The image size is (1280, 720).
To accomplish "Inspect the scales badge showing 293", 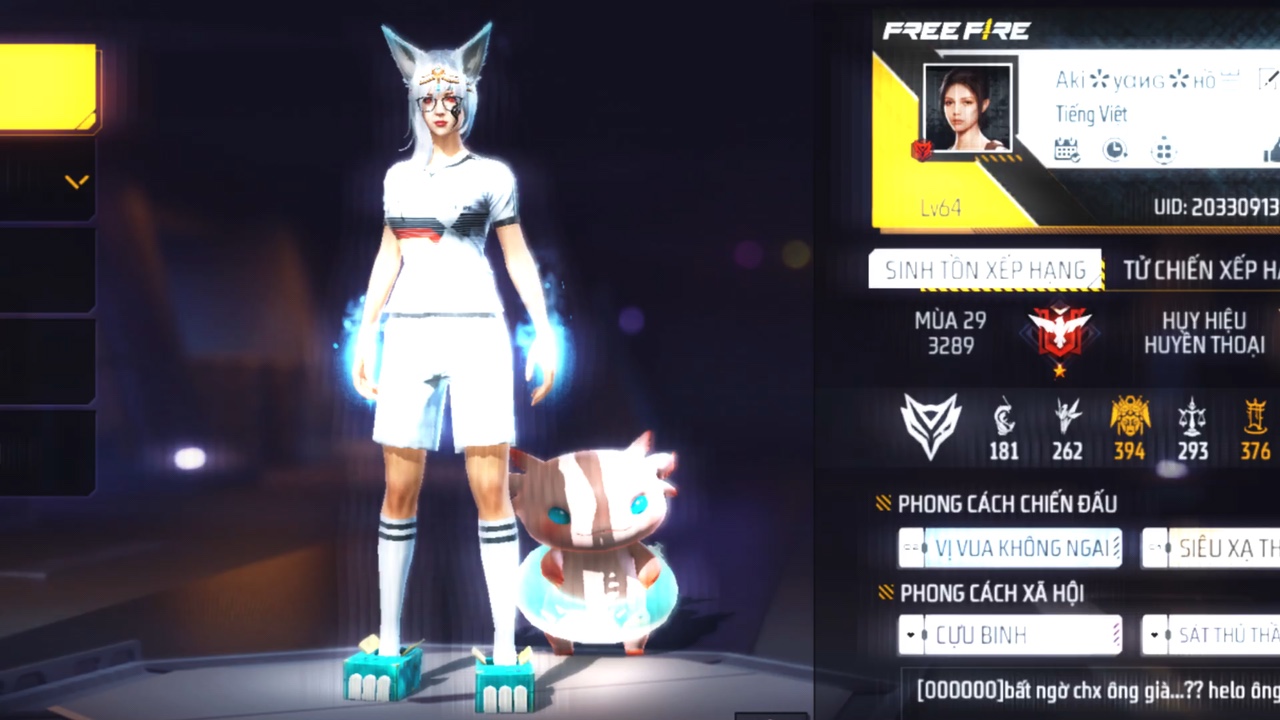I will tap(1192, 427).
